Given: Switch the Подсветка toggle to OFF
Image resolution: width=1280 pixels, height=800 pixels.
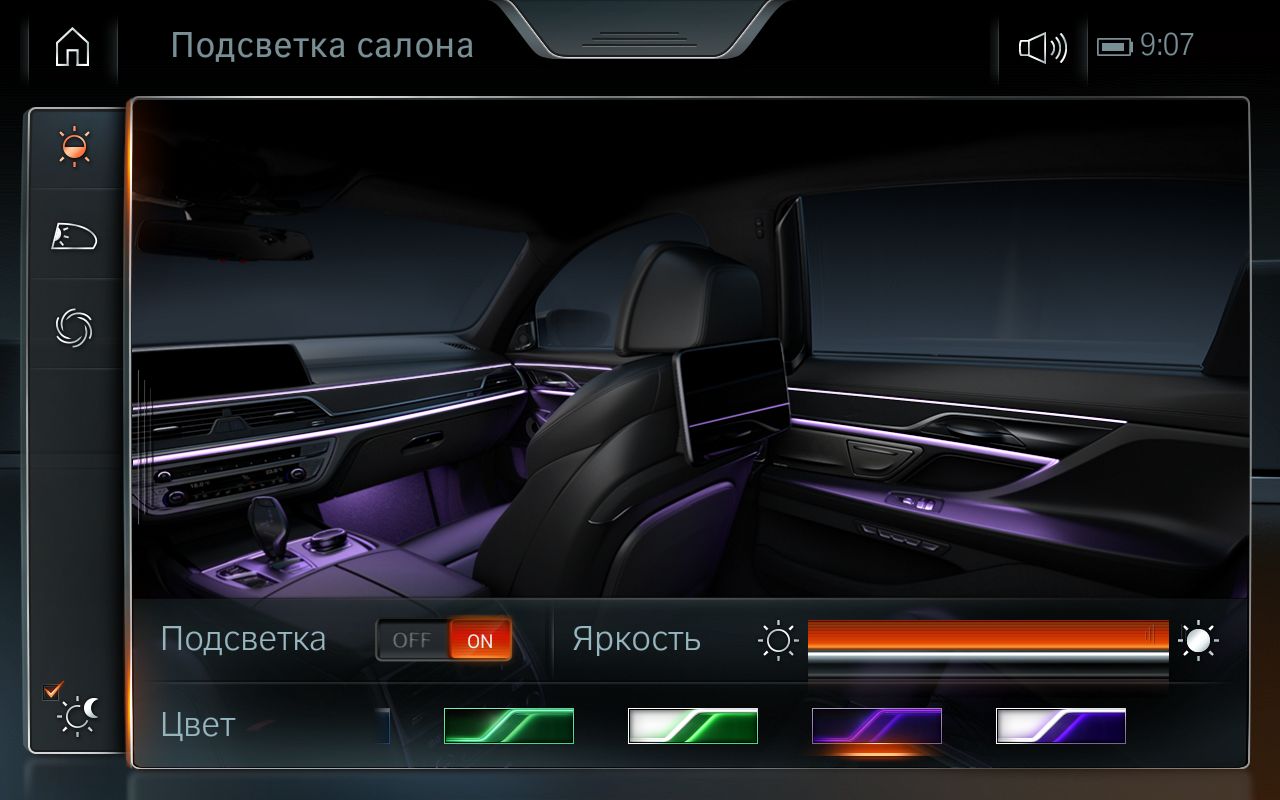Looking at the screenshot, I should [412, 639].
